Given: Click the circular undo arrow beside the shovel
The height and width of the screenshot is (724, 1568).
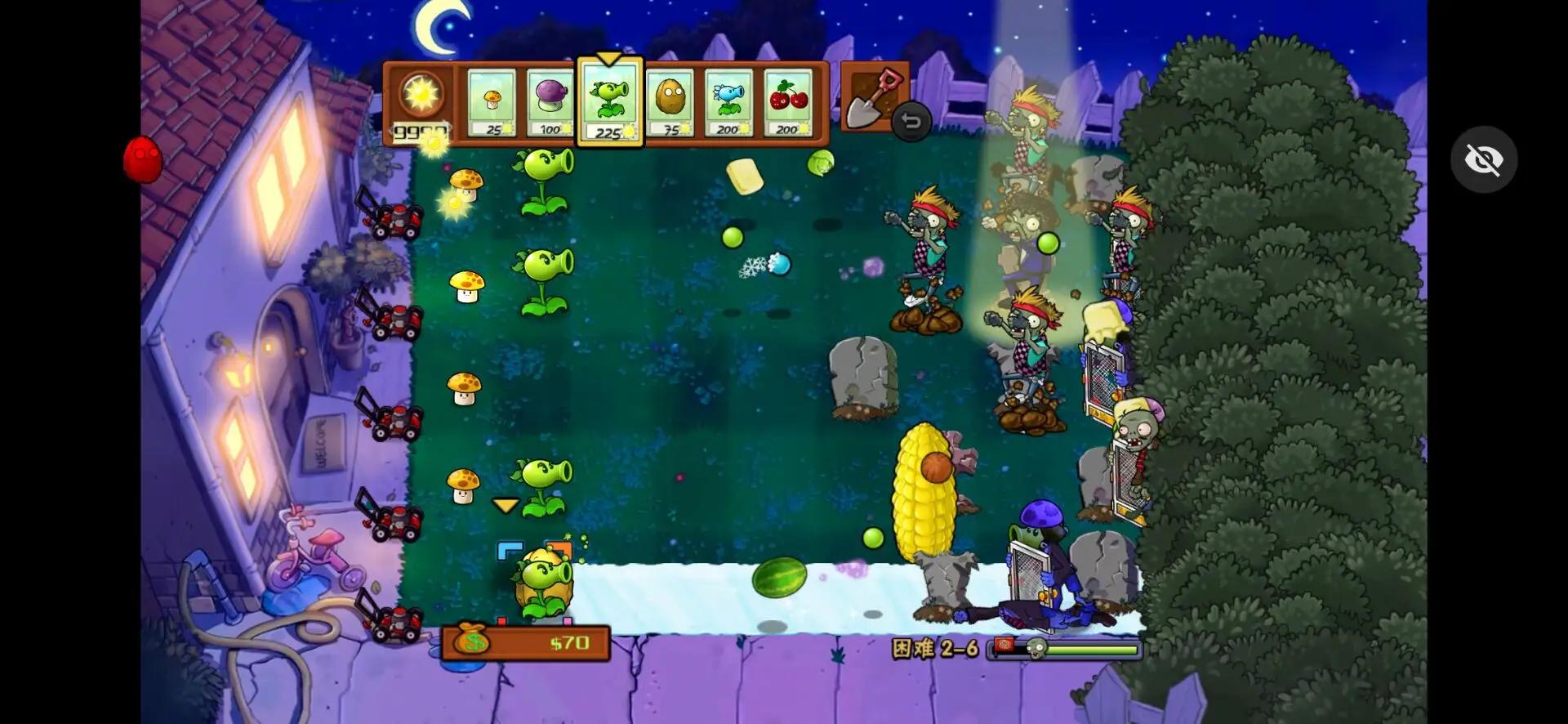Looking at the screenshot, I should click(x=912, y=123).
